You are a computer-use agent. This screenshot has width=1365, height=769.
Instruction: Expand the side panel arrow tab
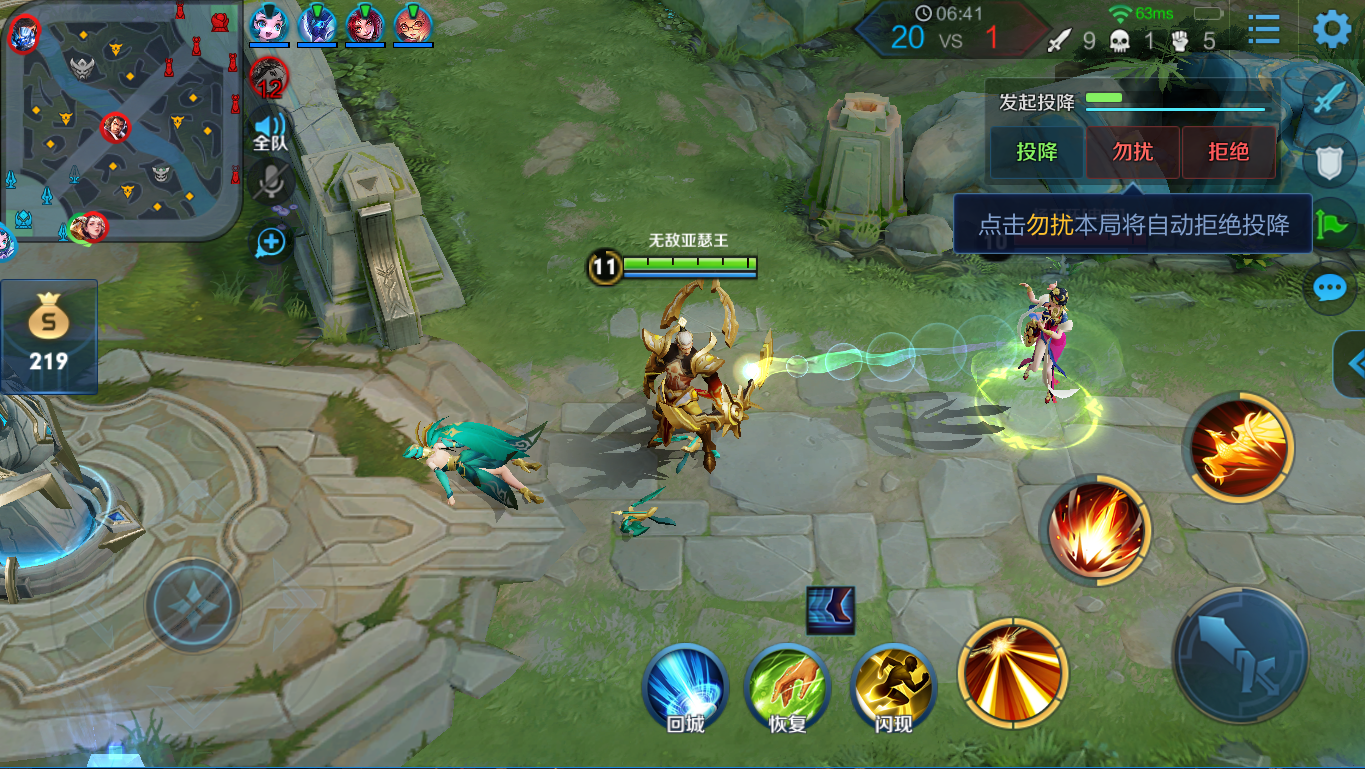click(x=1350, y=362)
